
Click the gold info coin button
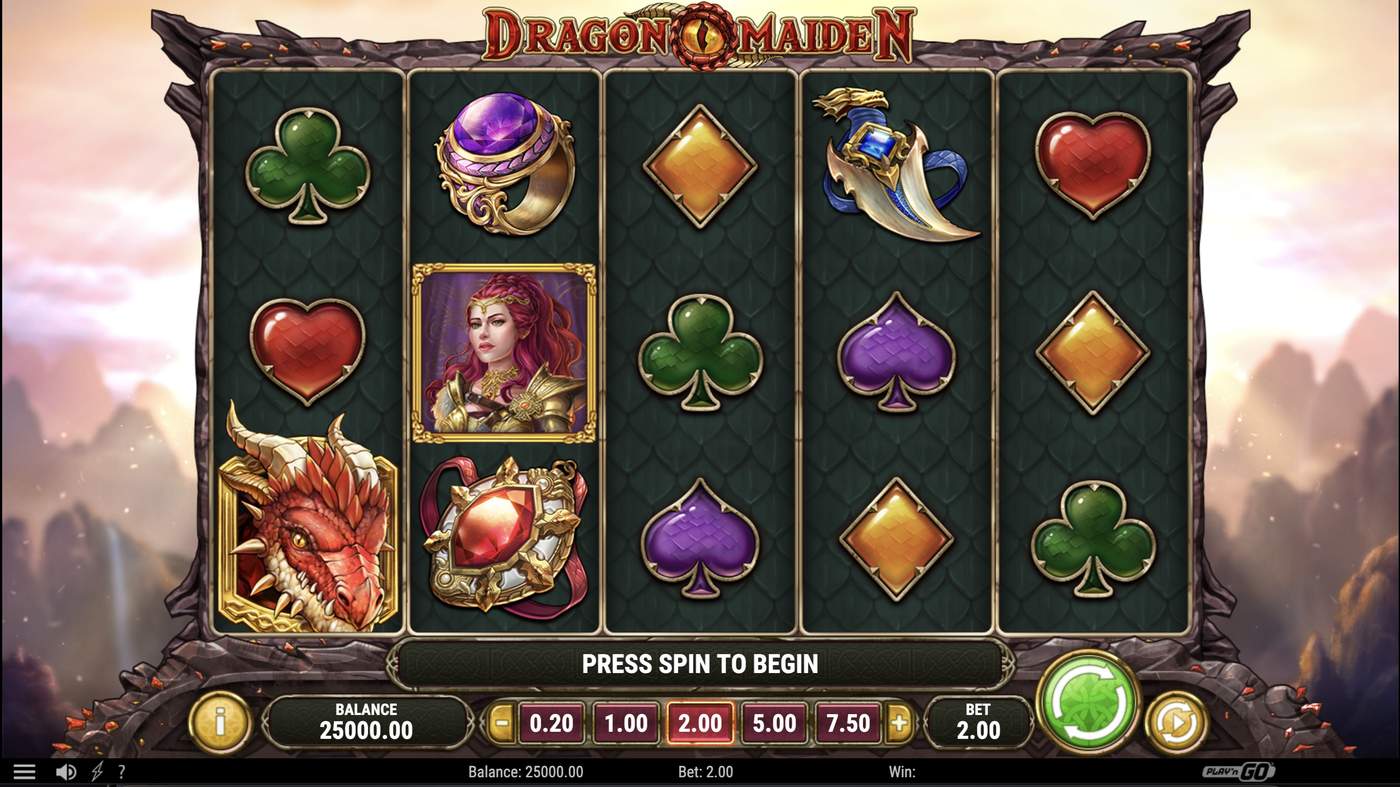(219, 722)
